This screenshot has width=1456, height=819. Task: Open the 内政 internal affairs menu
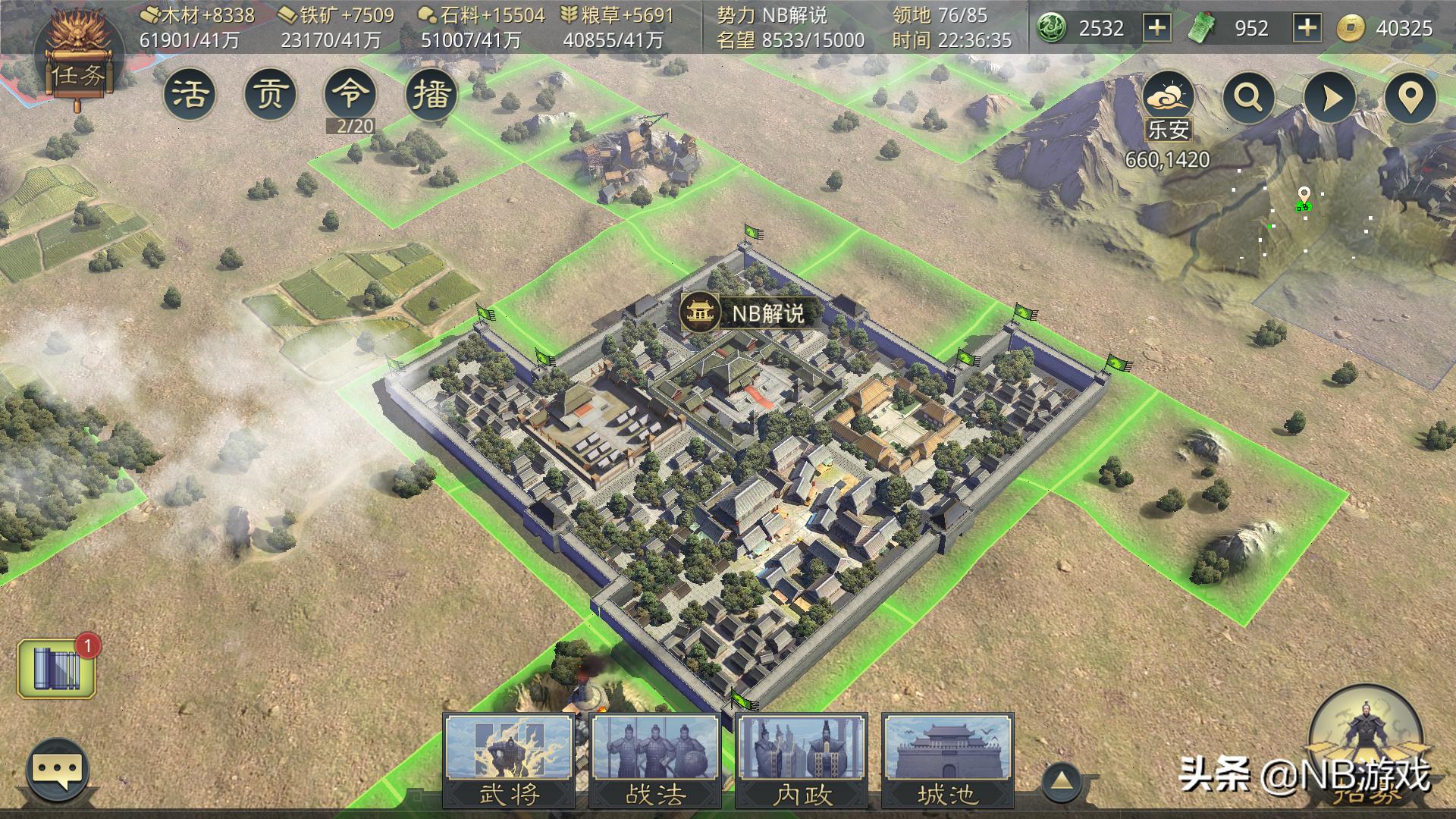802,761
